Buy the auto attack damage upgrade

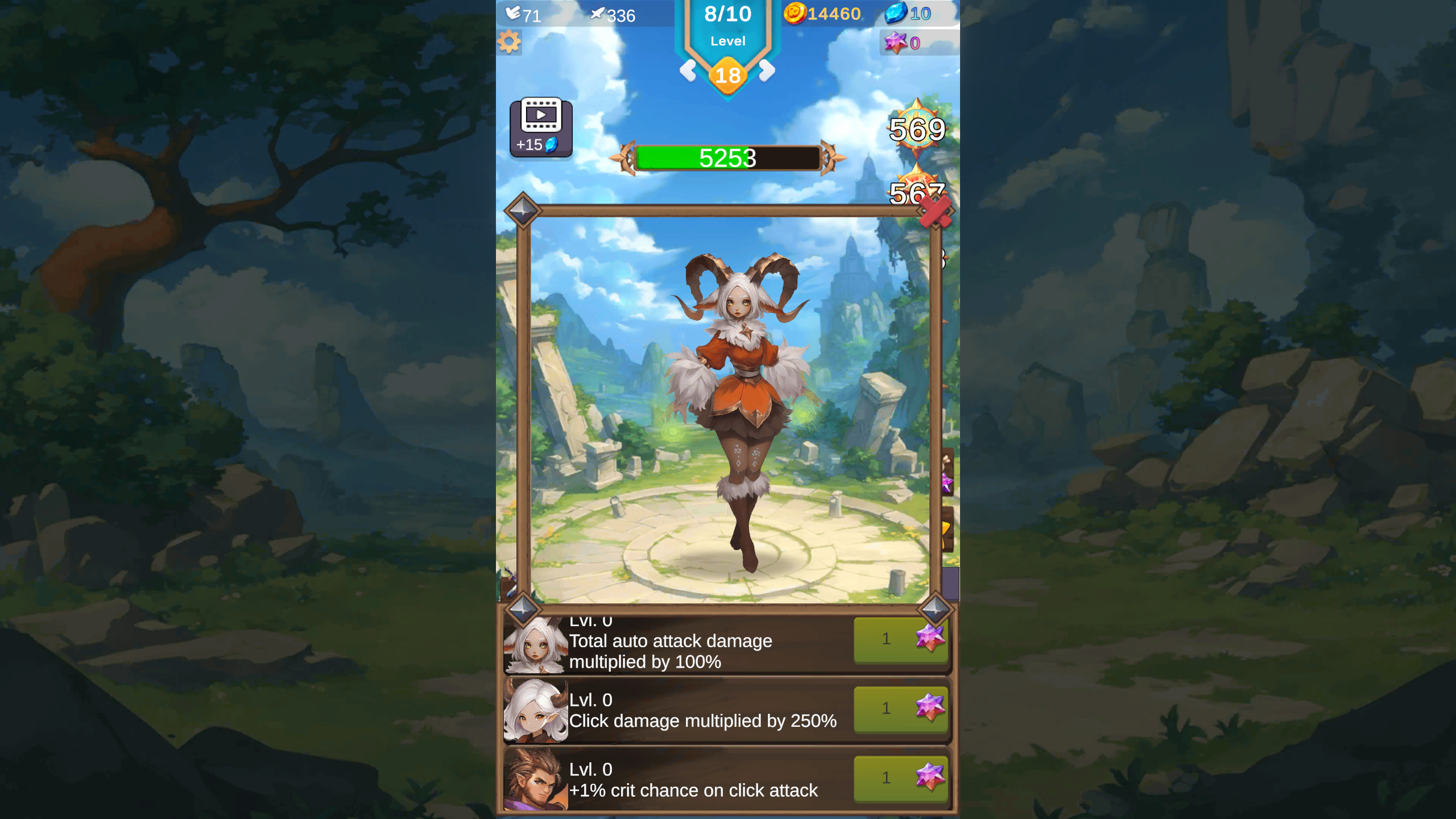click(901, 639)
